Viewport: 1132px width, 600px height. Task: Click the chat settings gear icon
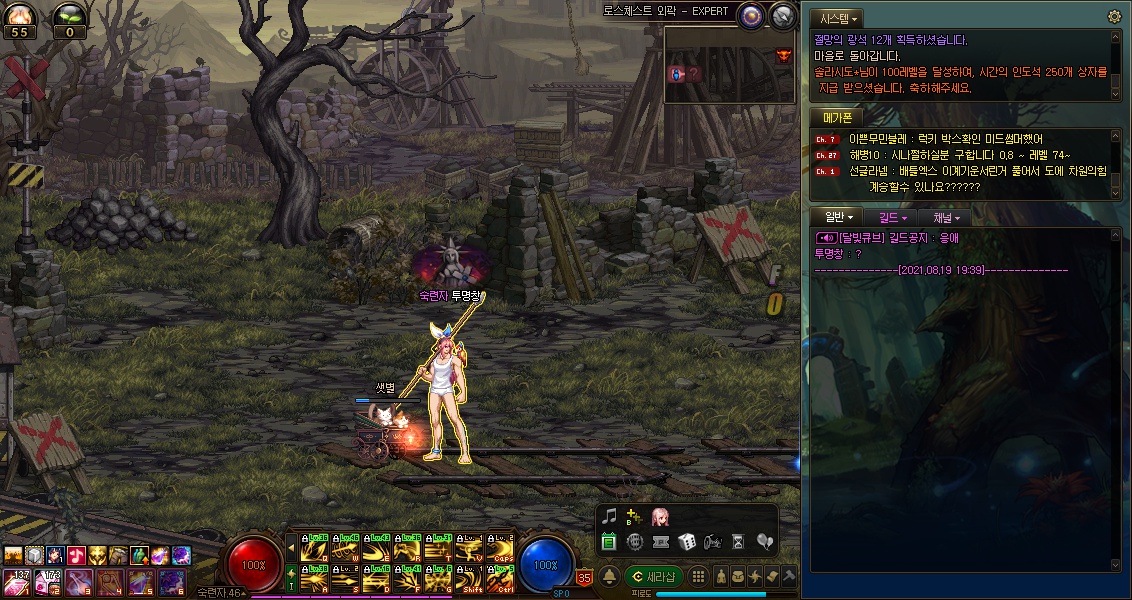point(1114,17)
